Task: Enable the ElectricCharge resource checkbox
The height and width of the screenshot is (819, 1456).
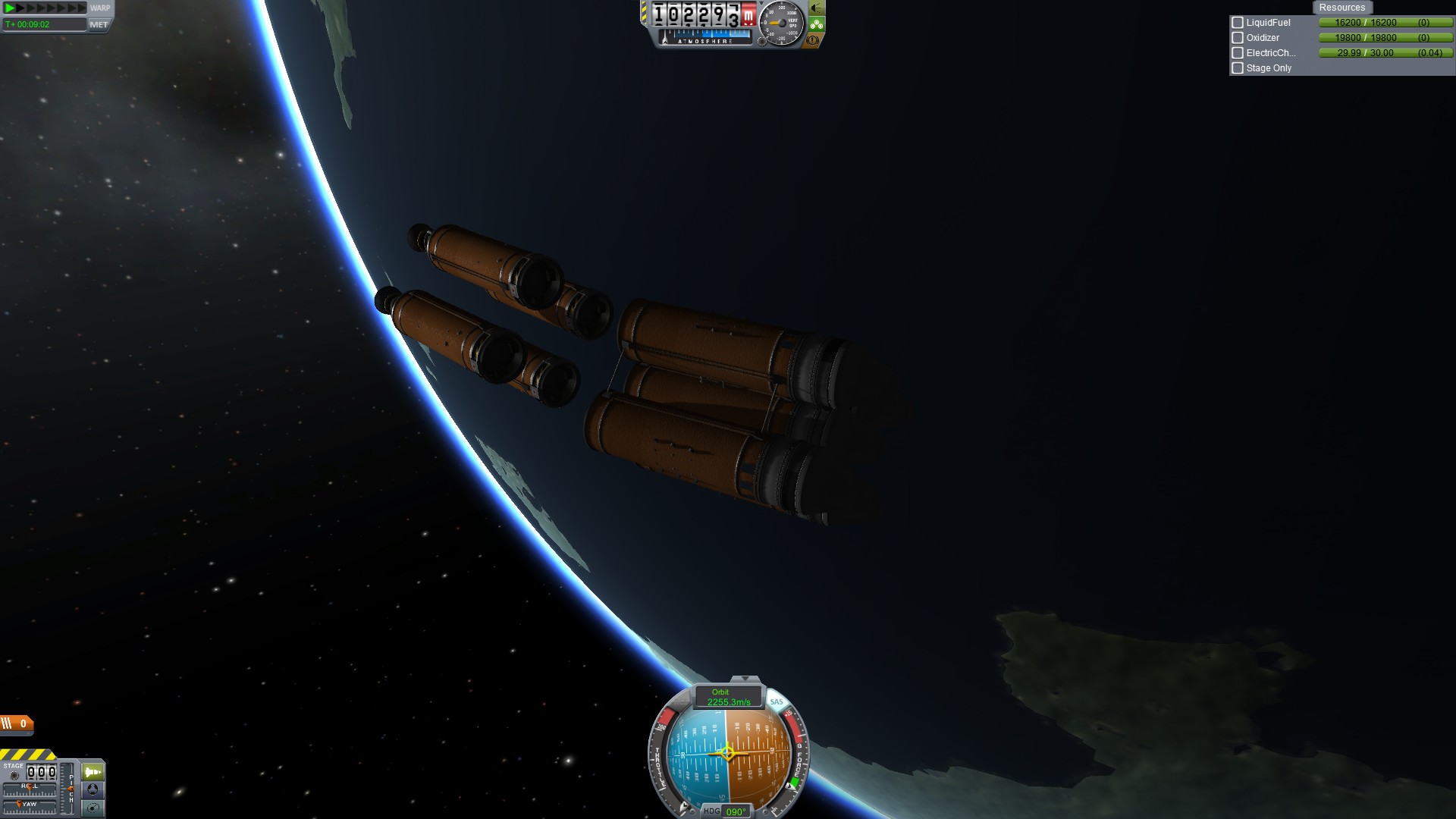Action: (x=1238, y=53)
